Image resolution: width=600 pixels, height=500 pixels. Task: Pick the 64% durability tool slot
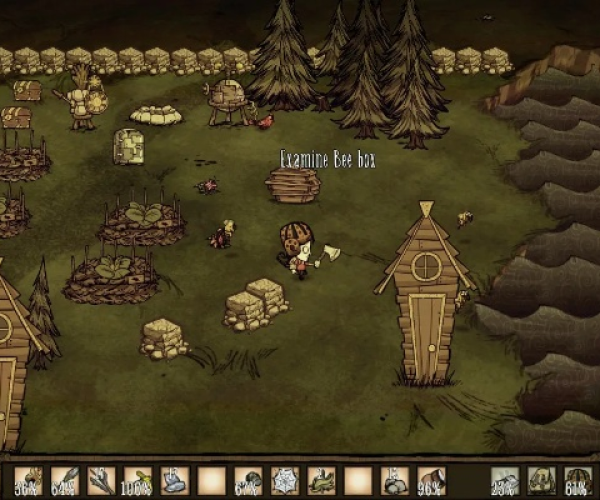(x=64, y=482)
